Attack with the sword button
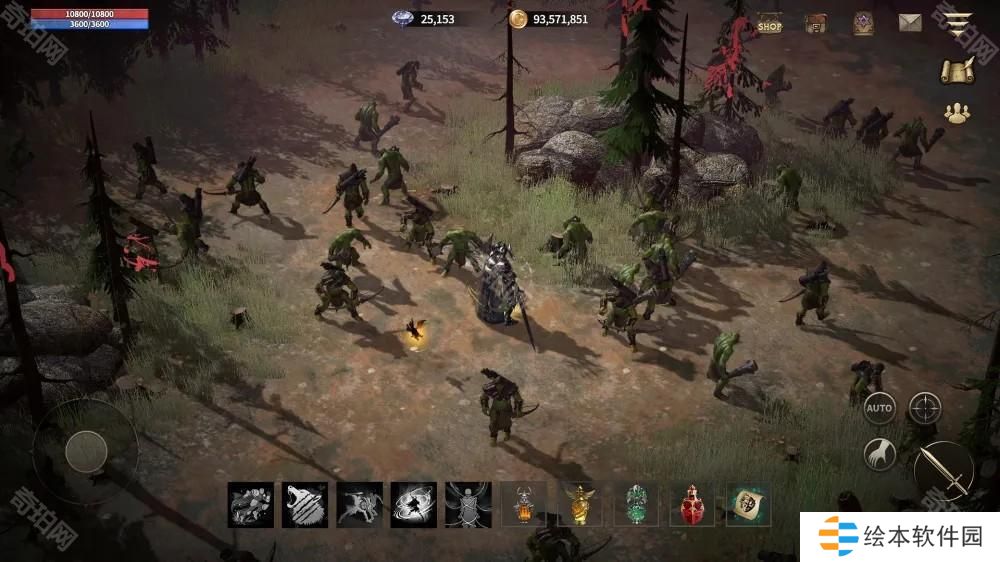 (x=943, y=470)
